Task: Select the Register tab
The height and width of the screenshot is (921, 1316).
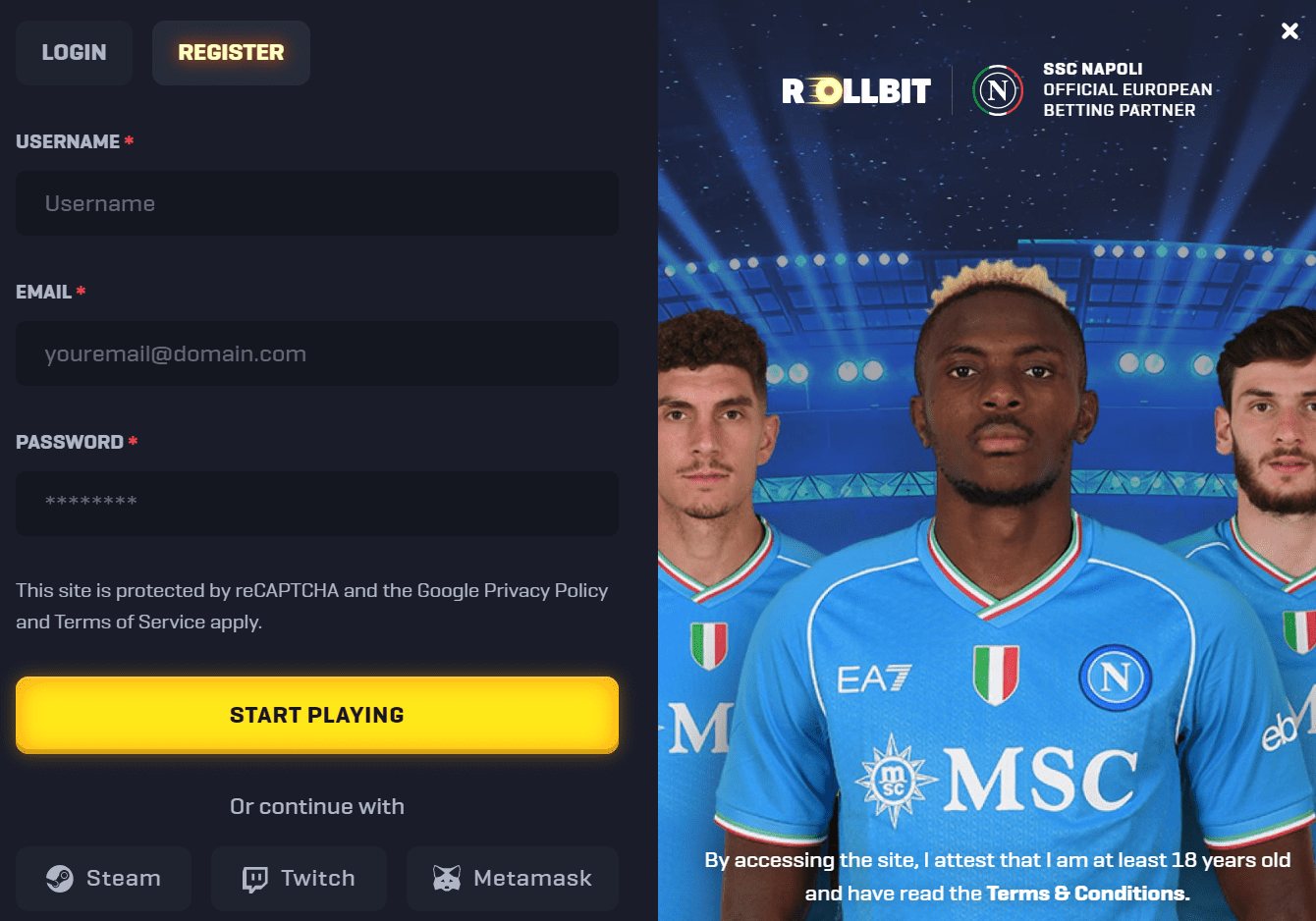Action: 231,53
